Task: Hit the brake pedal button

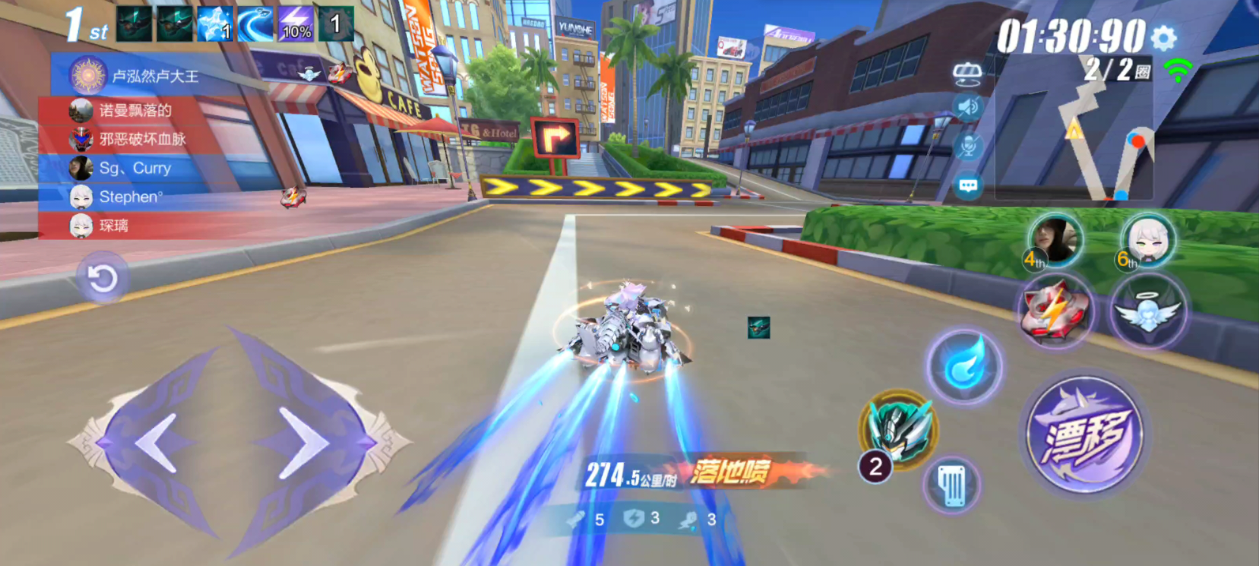Action: (951, 486)
